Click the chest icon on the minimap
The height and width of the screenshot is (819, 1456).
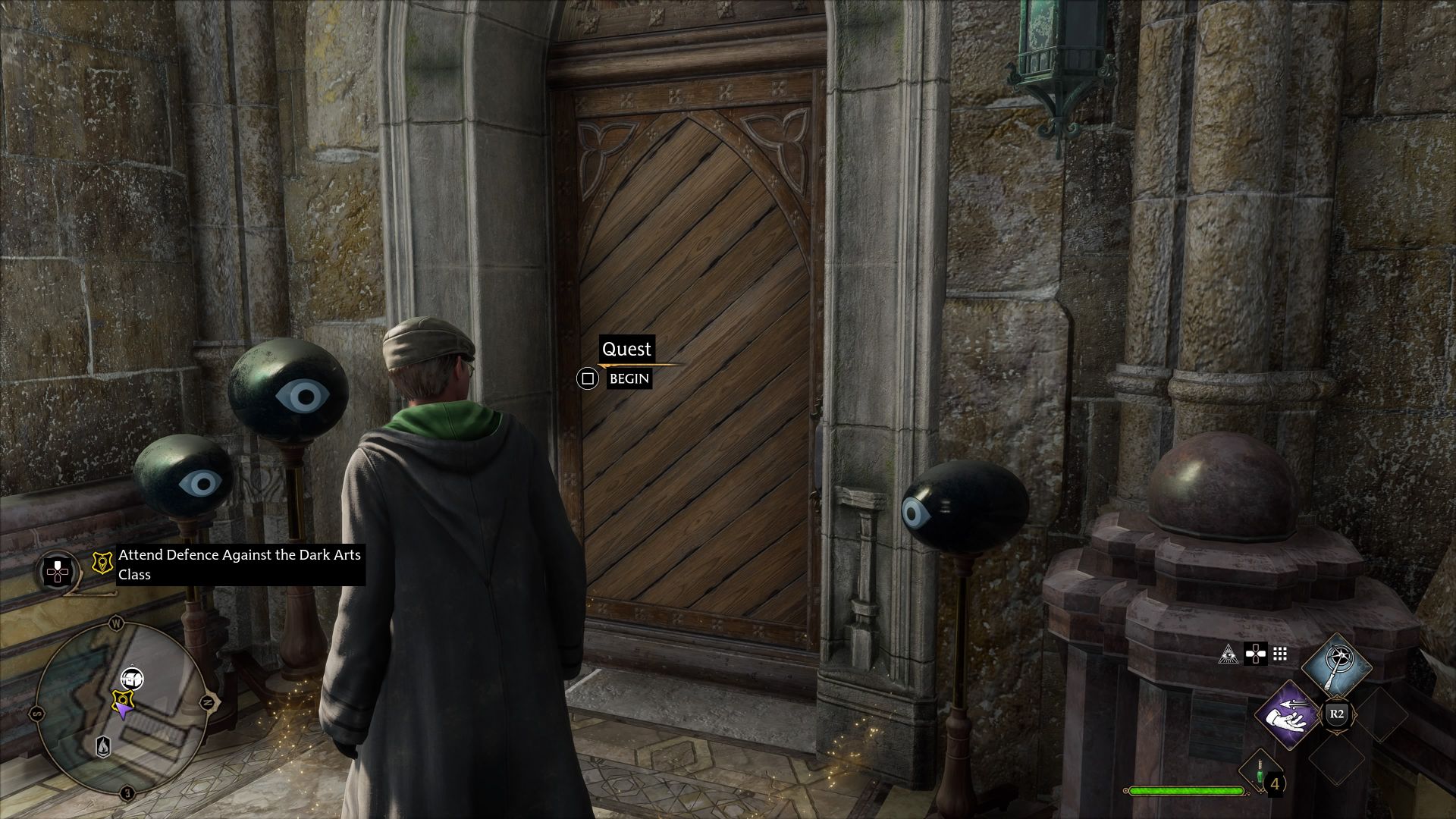pos(133,678)
